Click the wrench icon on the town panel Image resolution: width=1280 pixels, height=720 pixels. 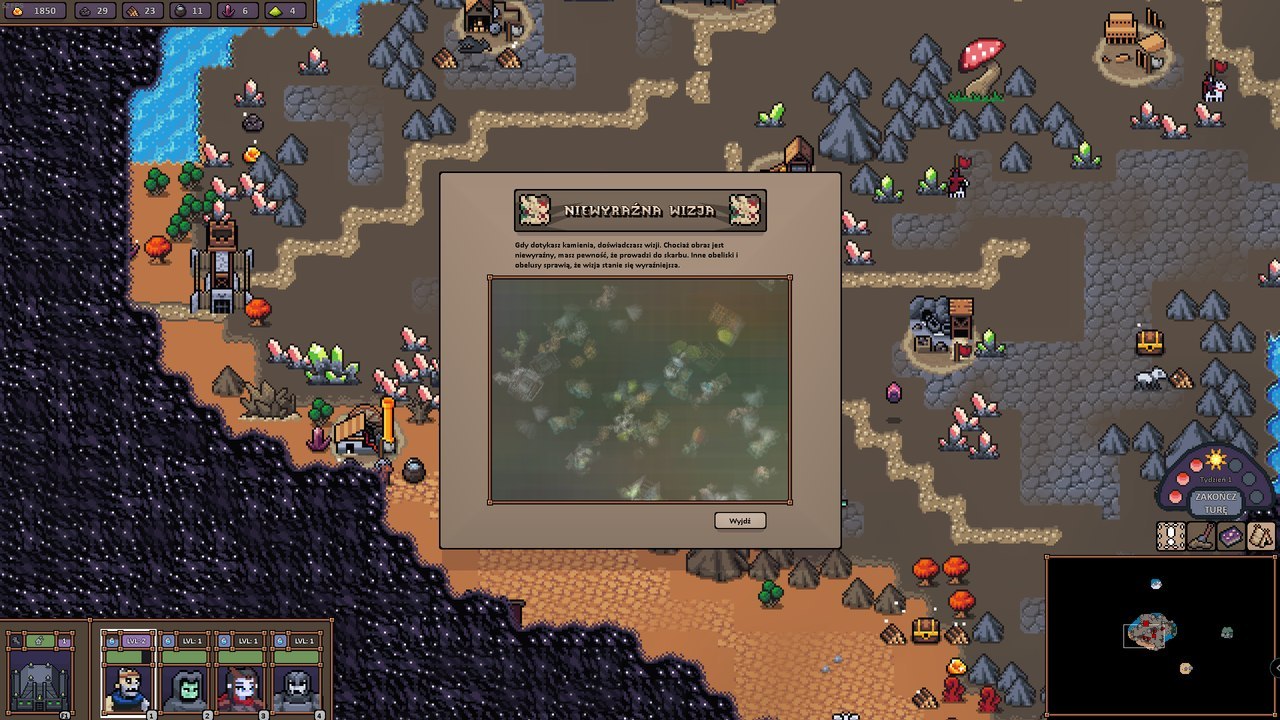(15, 639)
